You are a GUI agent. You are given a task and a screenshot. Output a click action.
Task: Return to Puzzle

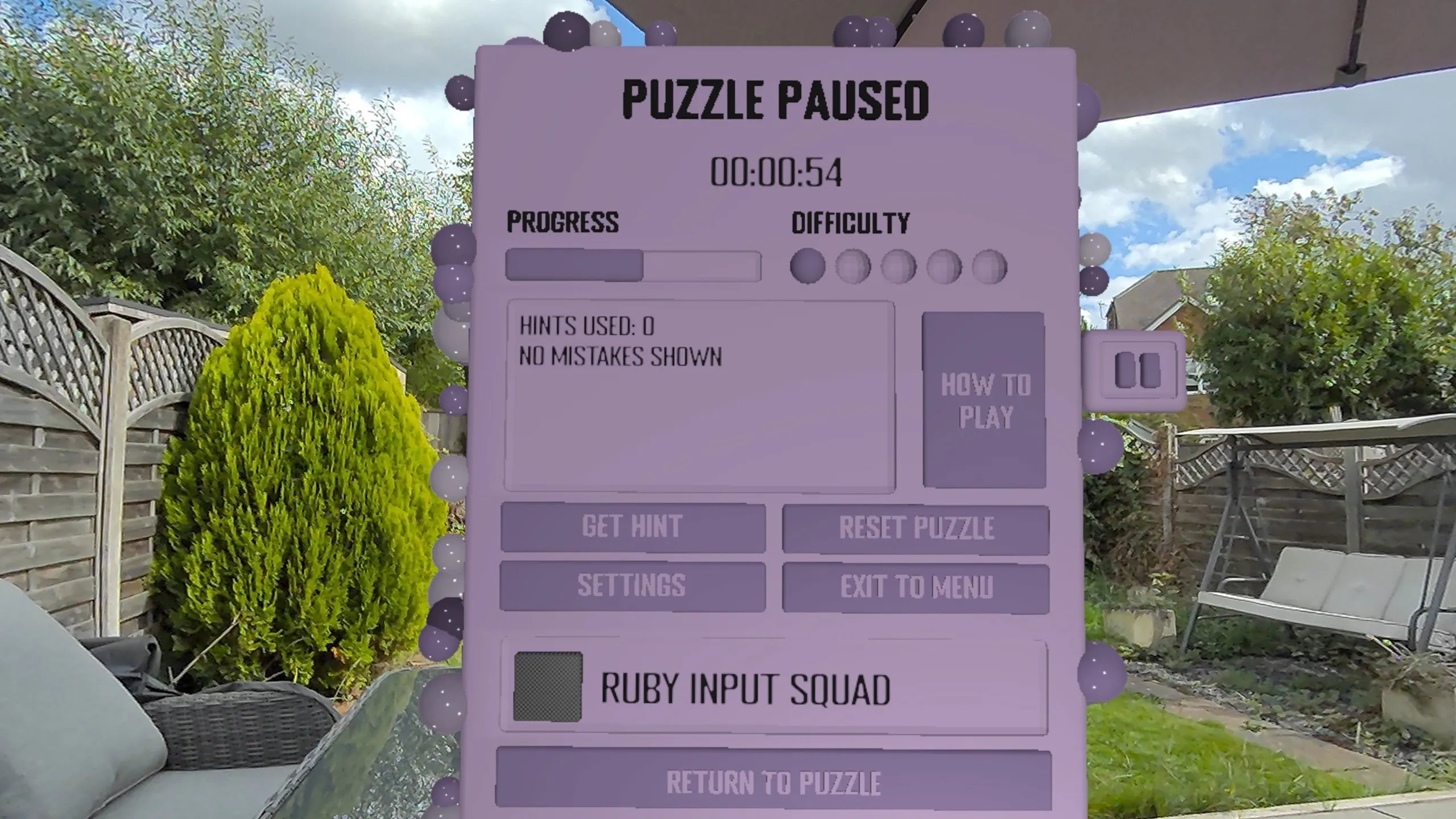pyautogui.click(x=773, y=783)
